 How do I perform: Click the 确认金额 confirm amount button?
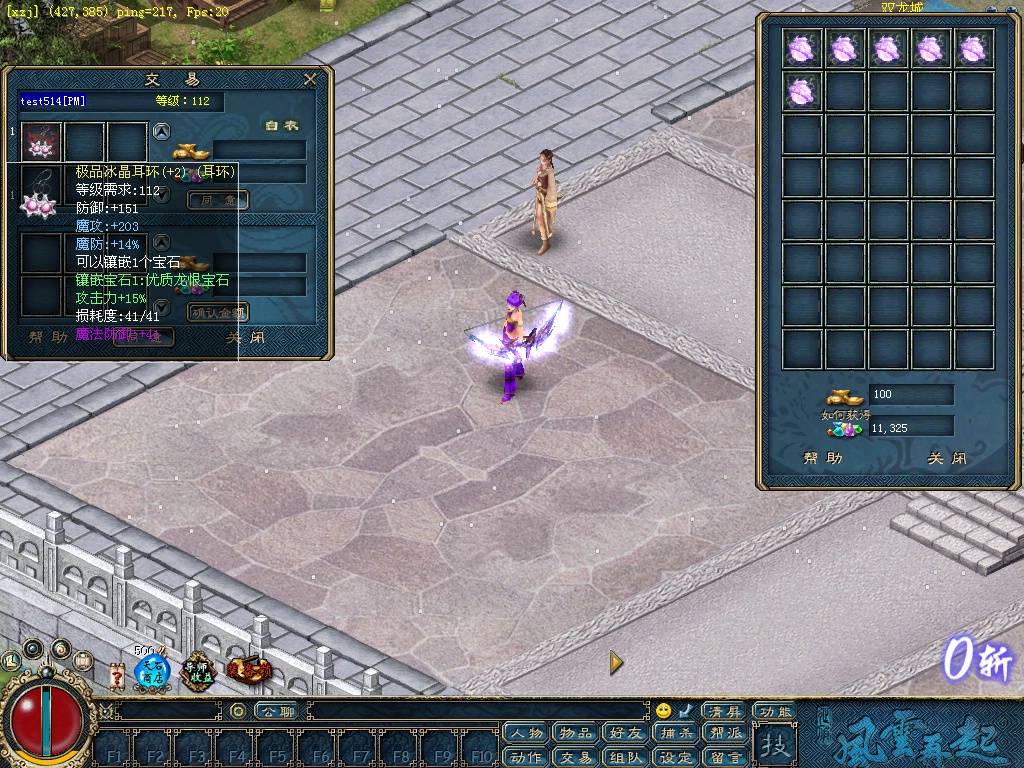(217, 312)
